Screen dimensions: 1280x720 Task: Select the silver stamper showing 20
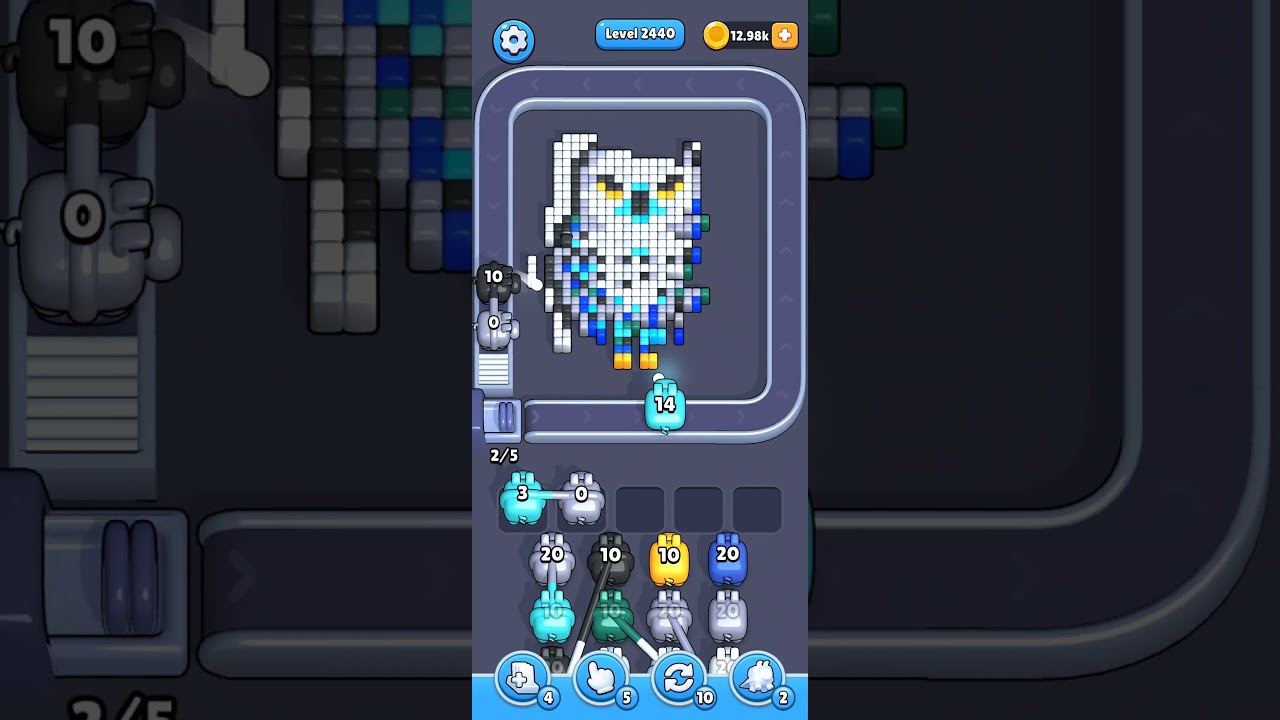pyautogui.click(x=551, y=562)
